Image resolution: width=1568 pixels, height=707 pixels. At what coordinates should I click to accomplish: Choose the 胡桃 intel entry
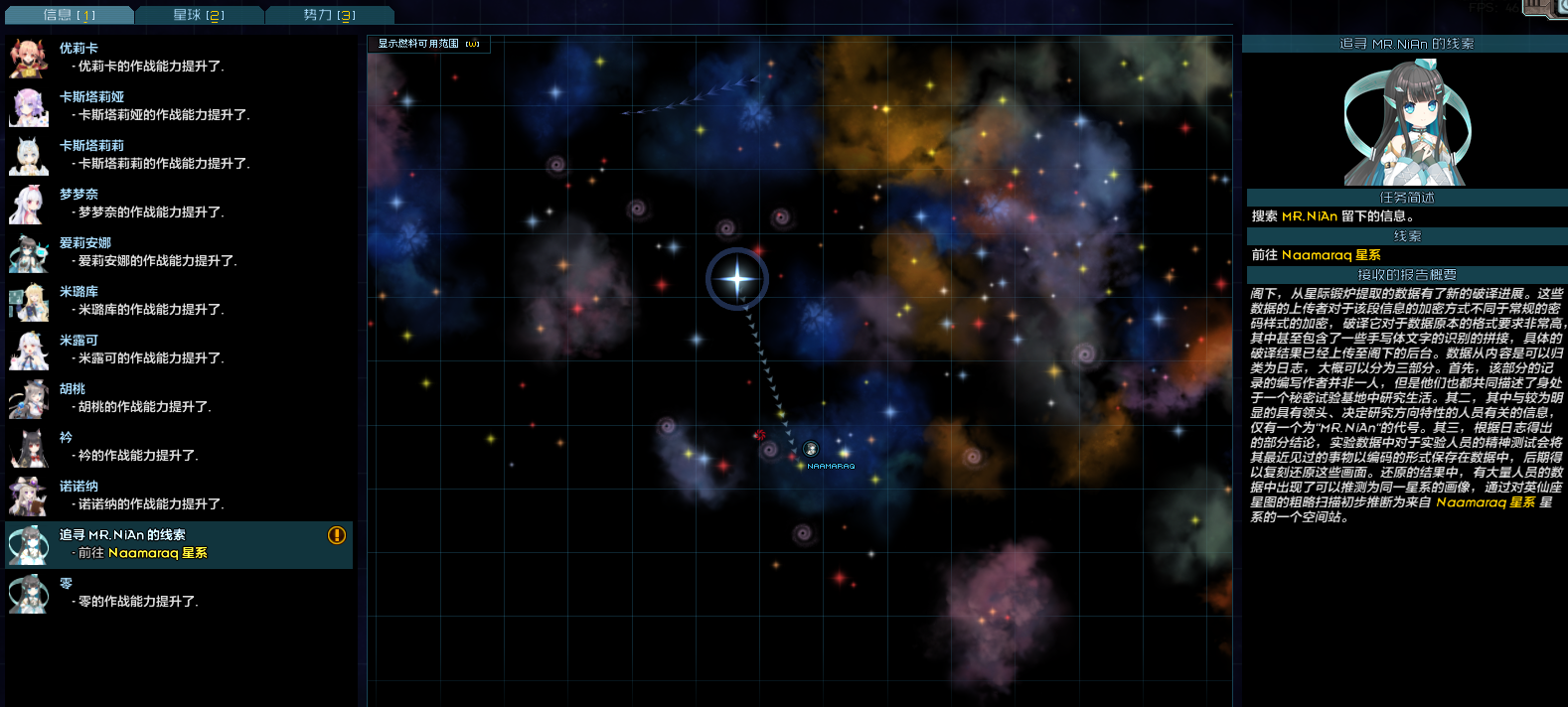(179, 398)
